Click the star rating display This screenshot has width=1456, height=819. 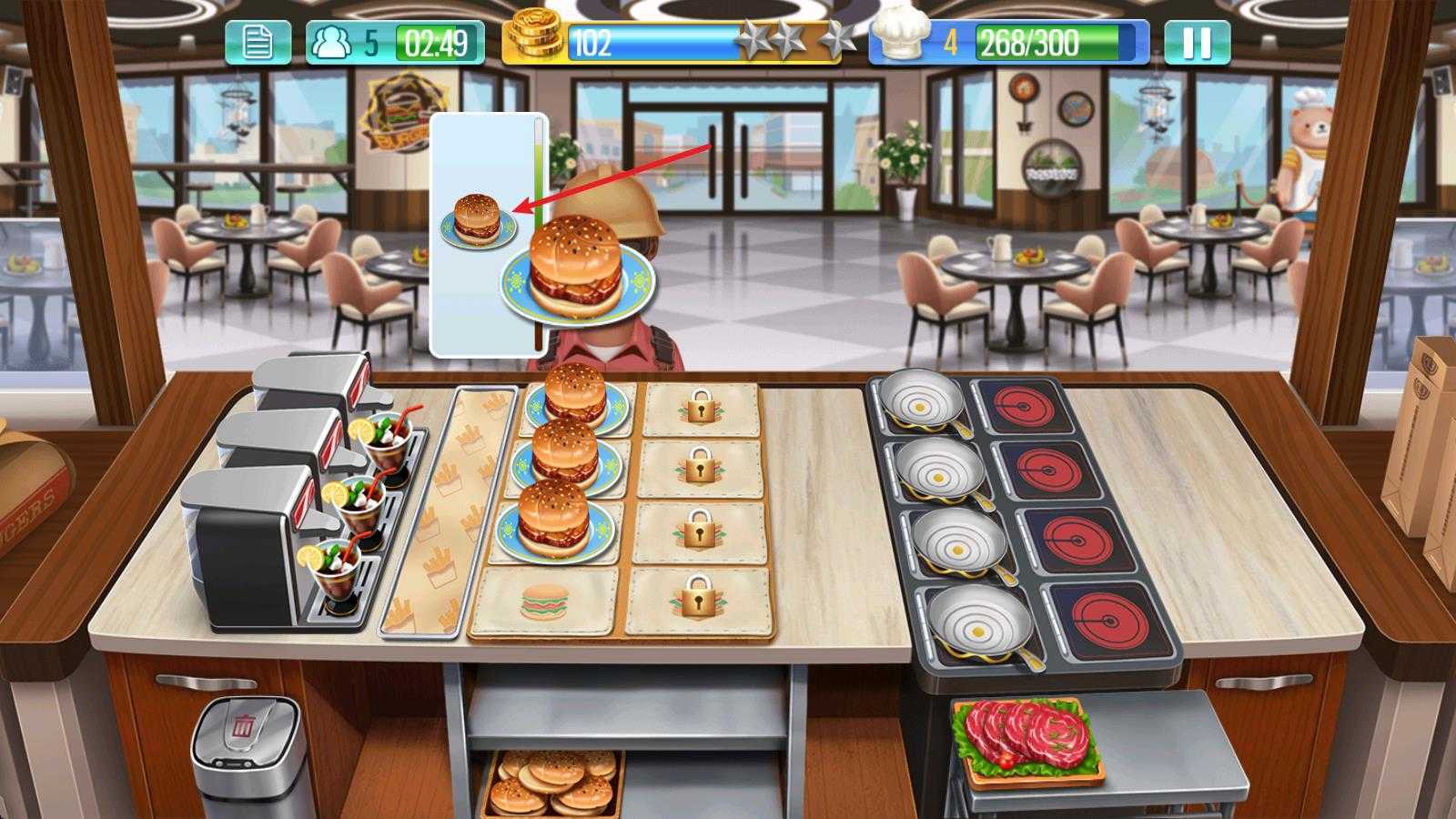click(x=791, y=38)
